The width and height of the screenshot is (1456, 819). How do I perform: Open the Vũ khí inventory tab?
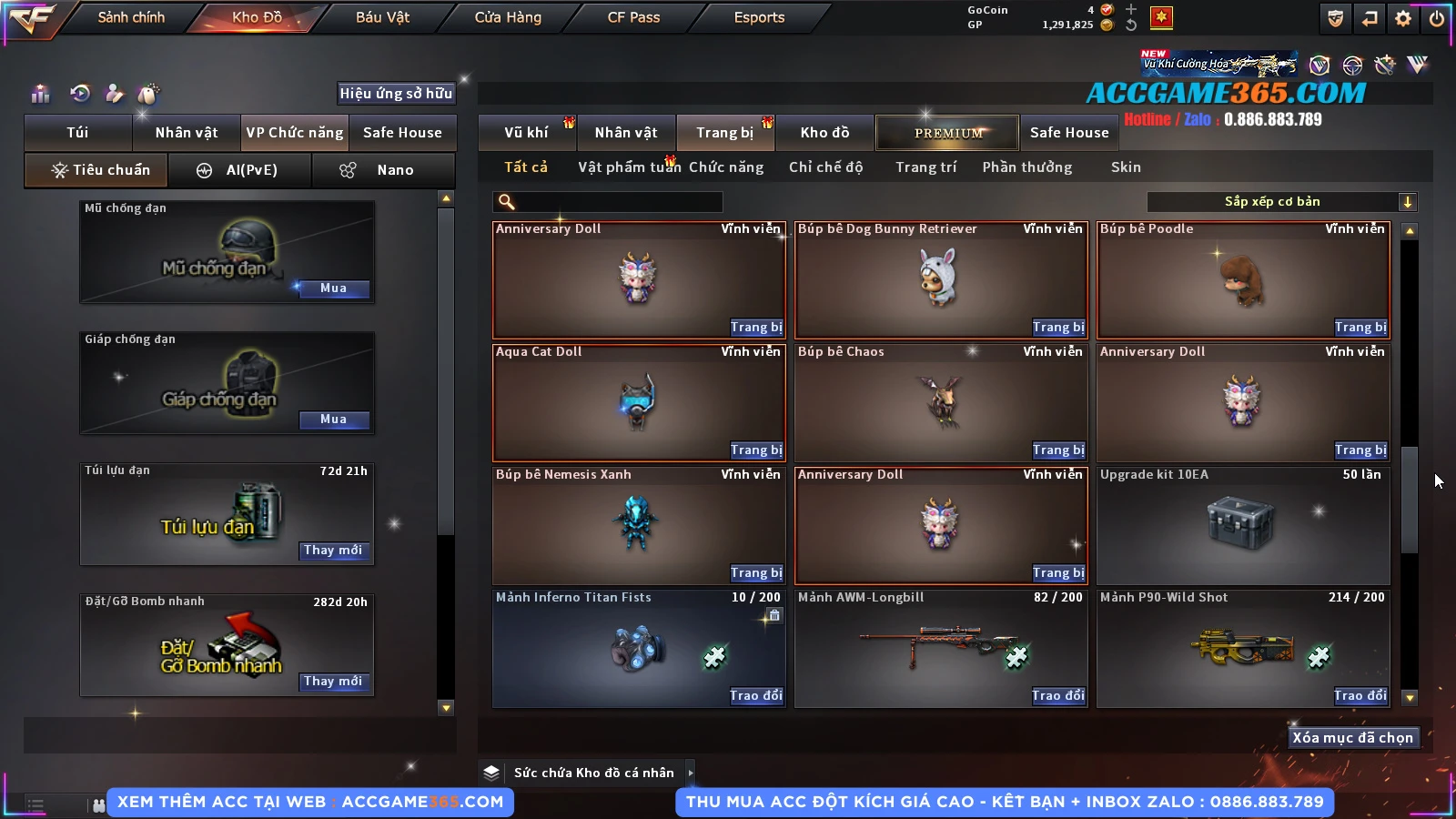coord(526,133)
